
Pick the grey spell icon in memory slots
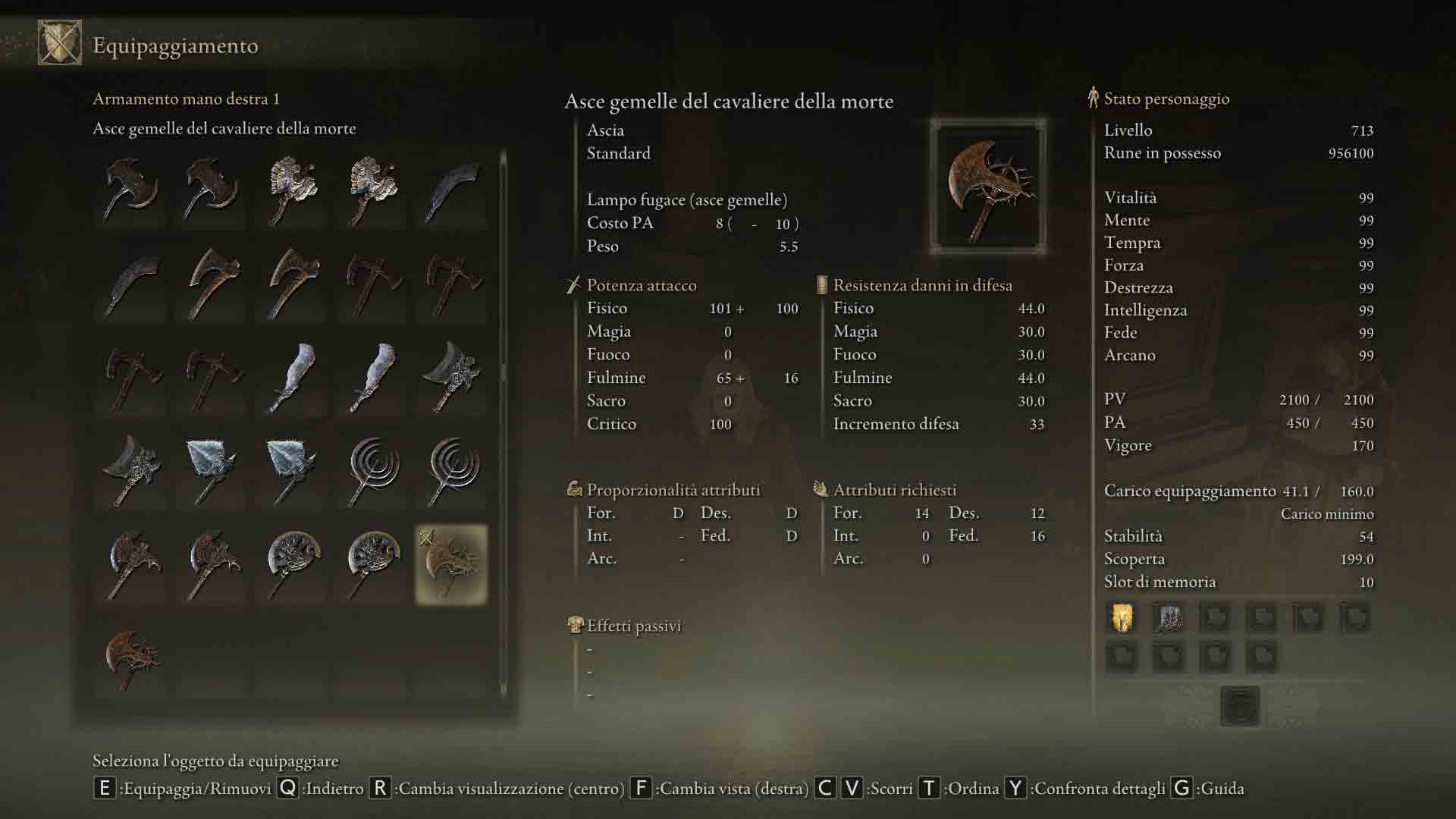tap(1169, 618)
